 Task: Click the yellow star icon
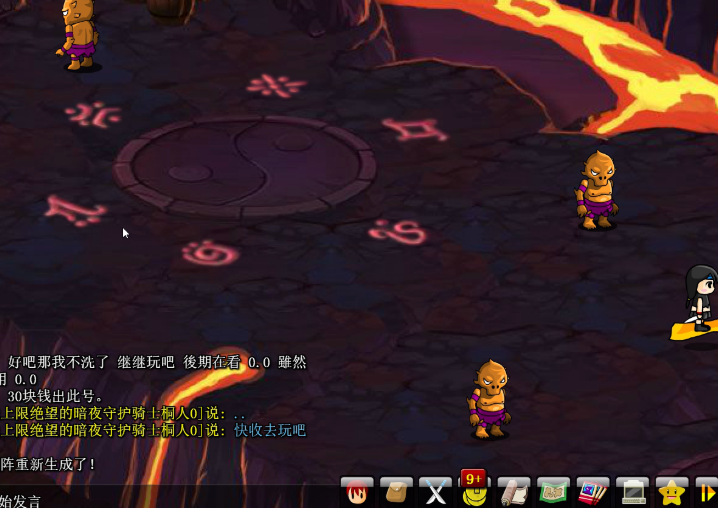pyautogui.click(x=671, y=492)
